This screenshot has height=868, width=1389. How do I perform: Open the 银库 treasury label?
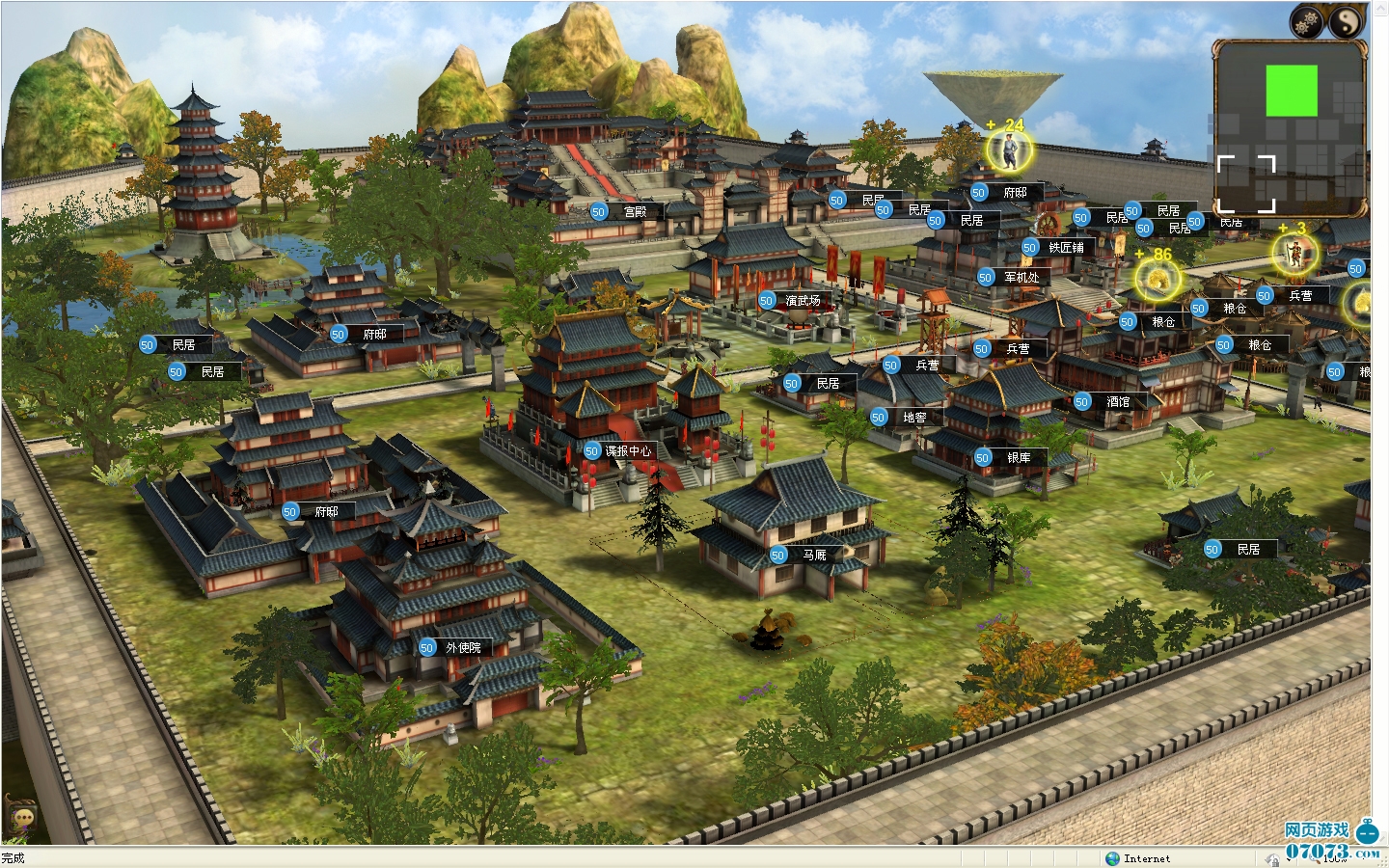click(1018, 458)
